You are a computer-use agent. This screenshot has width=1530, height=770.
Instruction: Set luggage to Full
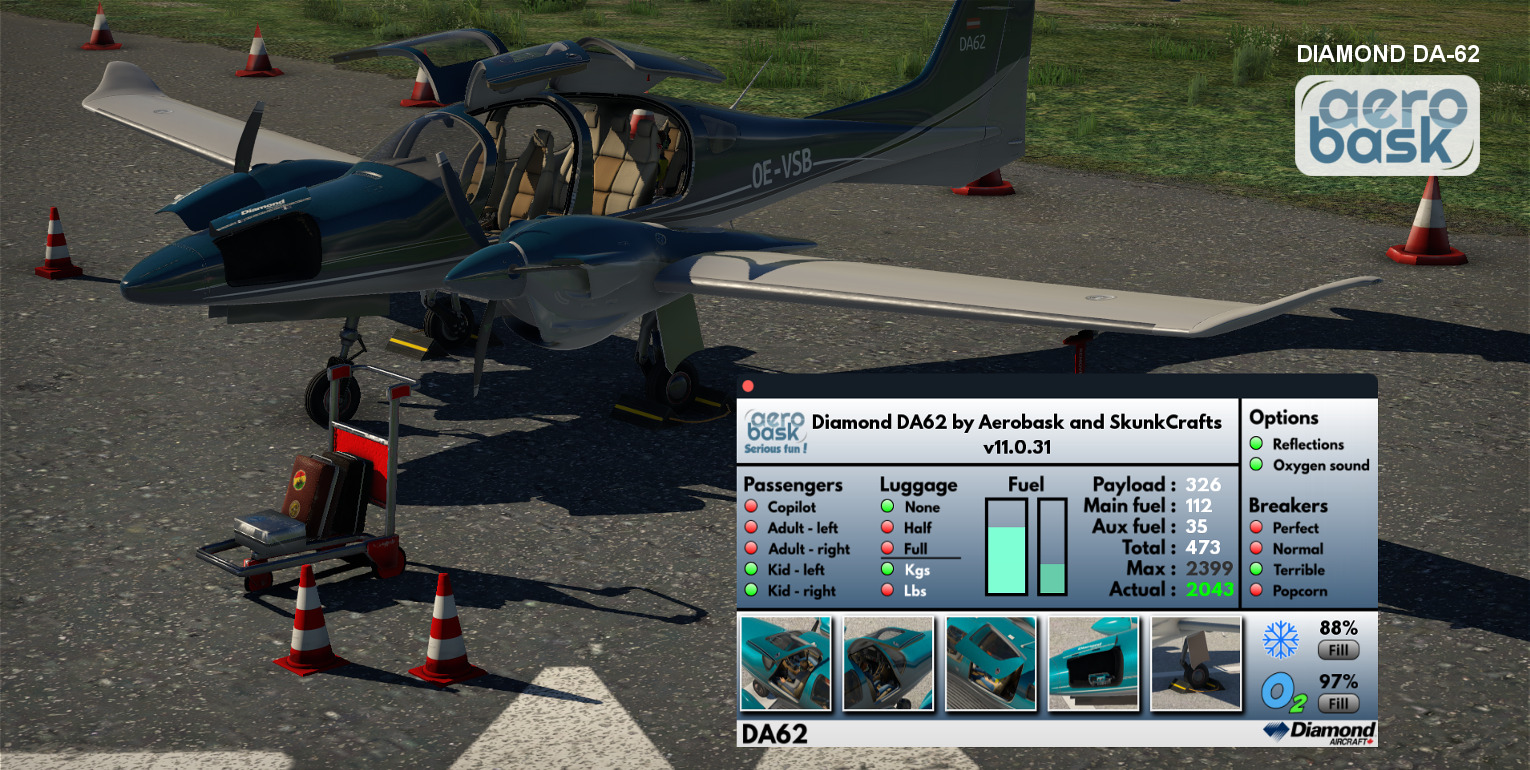[x=887, y=549]
